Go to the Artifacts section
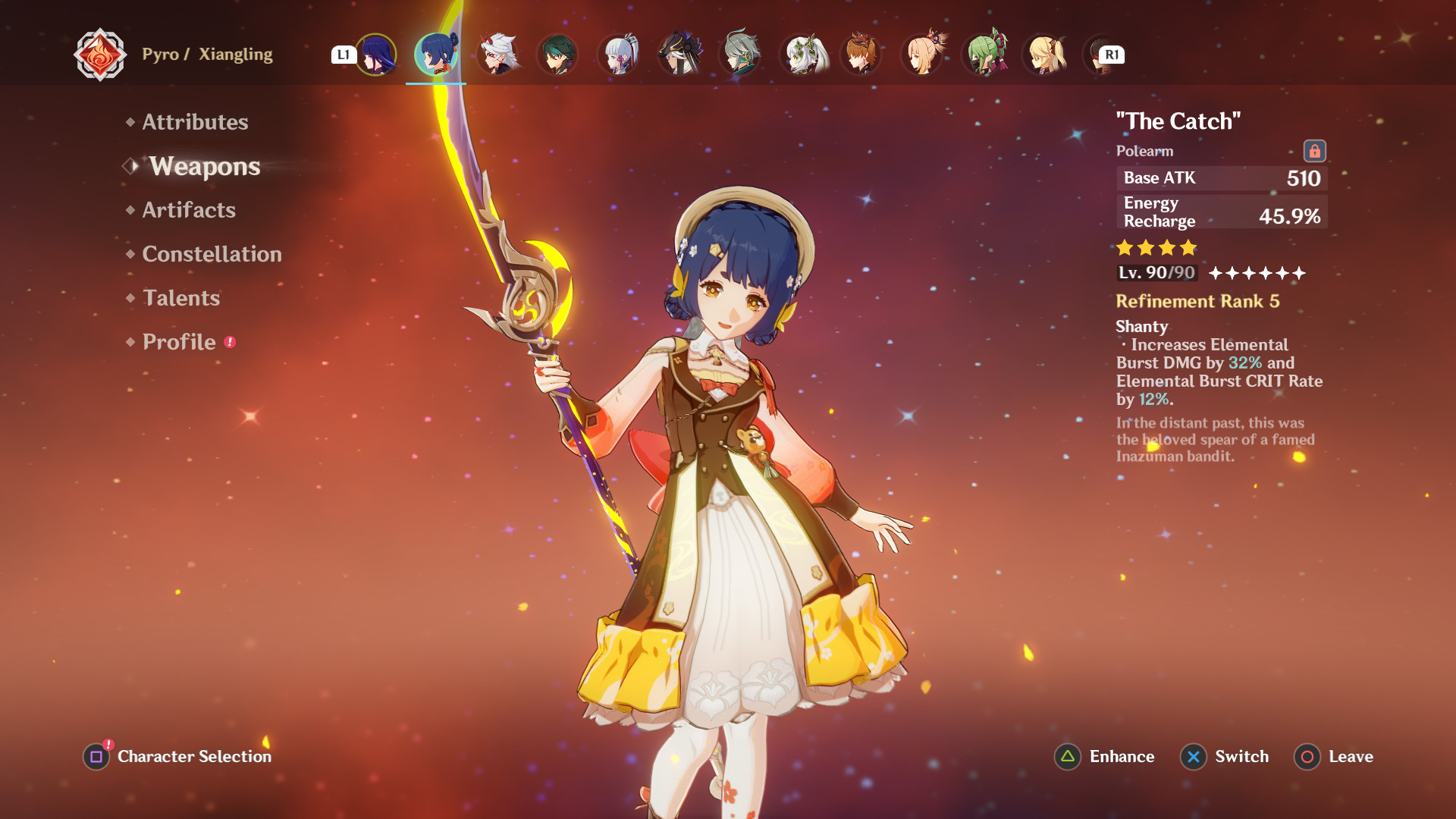Image resolution: width=1456 pixels, height=819 pixels. (189, 210)
